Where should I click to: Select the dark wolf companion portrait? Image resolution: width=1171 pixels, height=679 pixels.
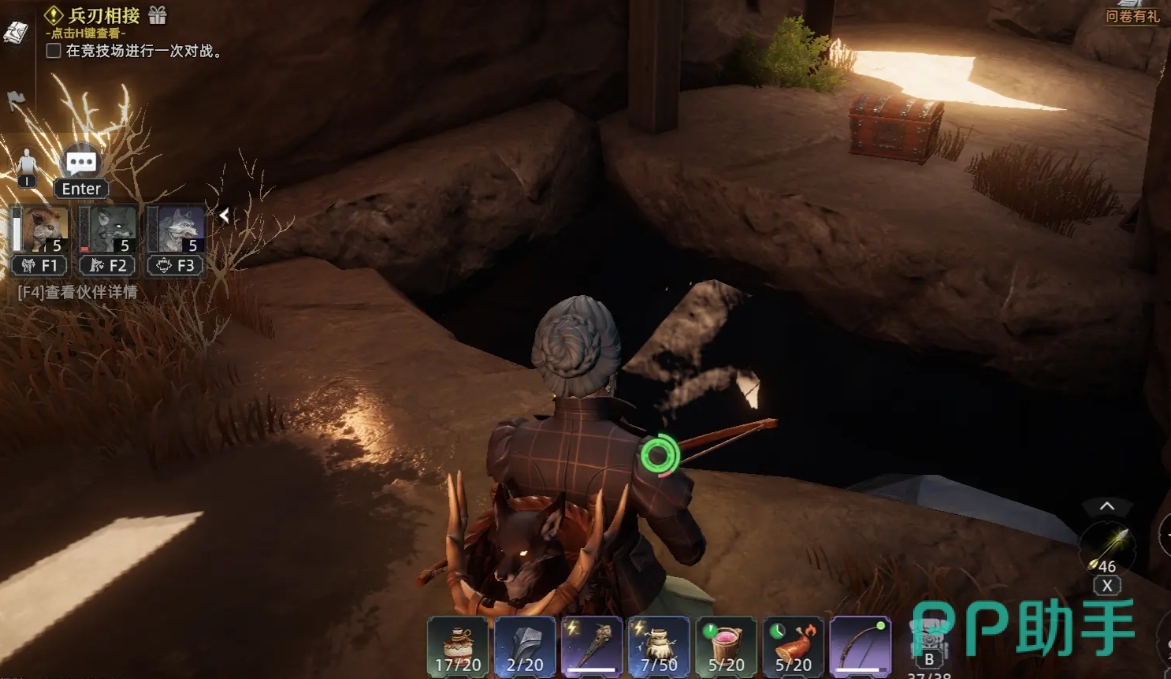(108, 229)
